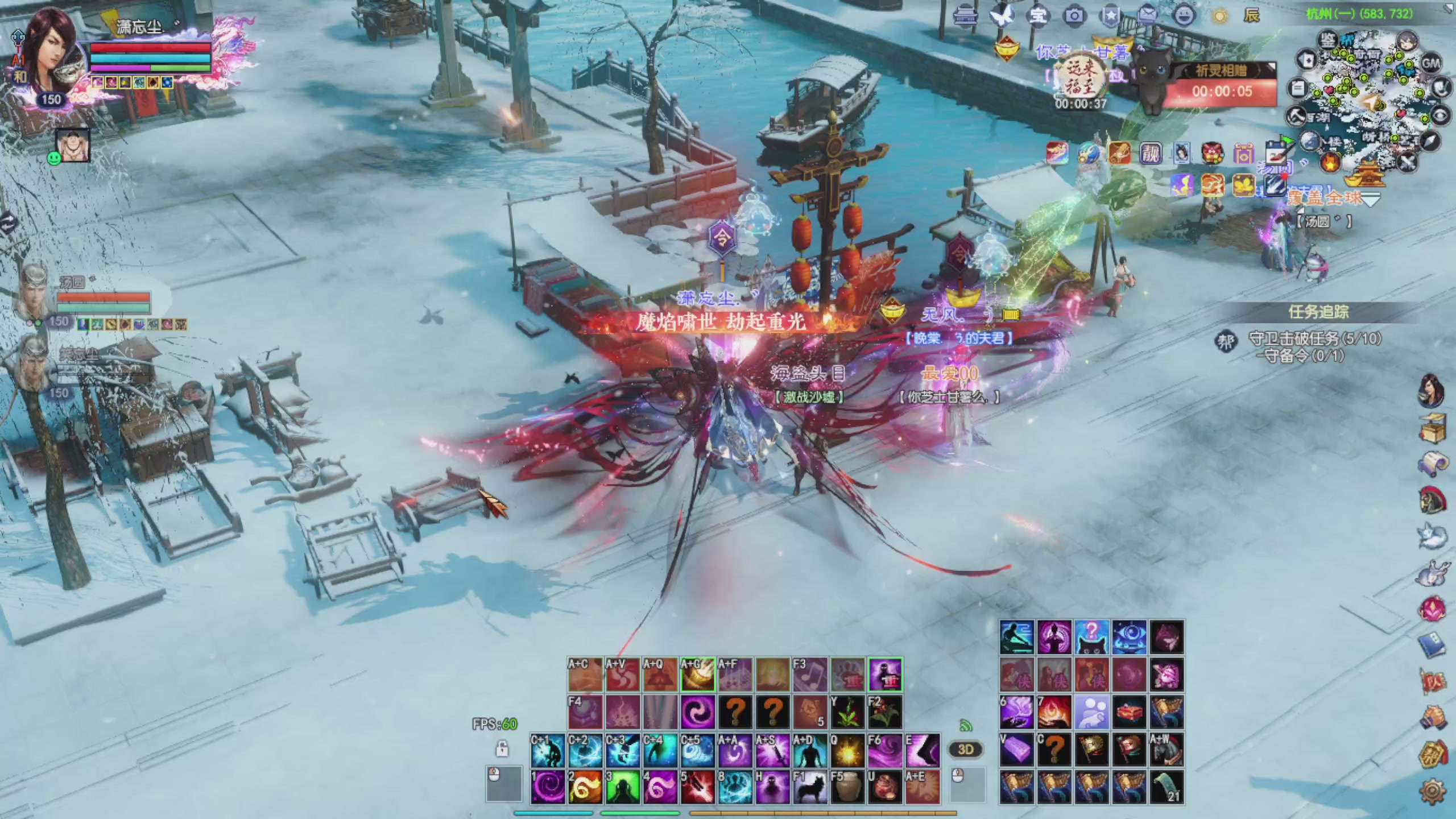Click the camera screenshot icon

1074,16
